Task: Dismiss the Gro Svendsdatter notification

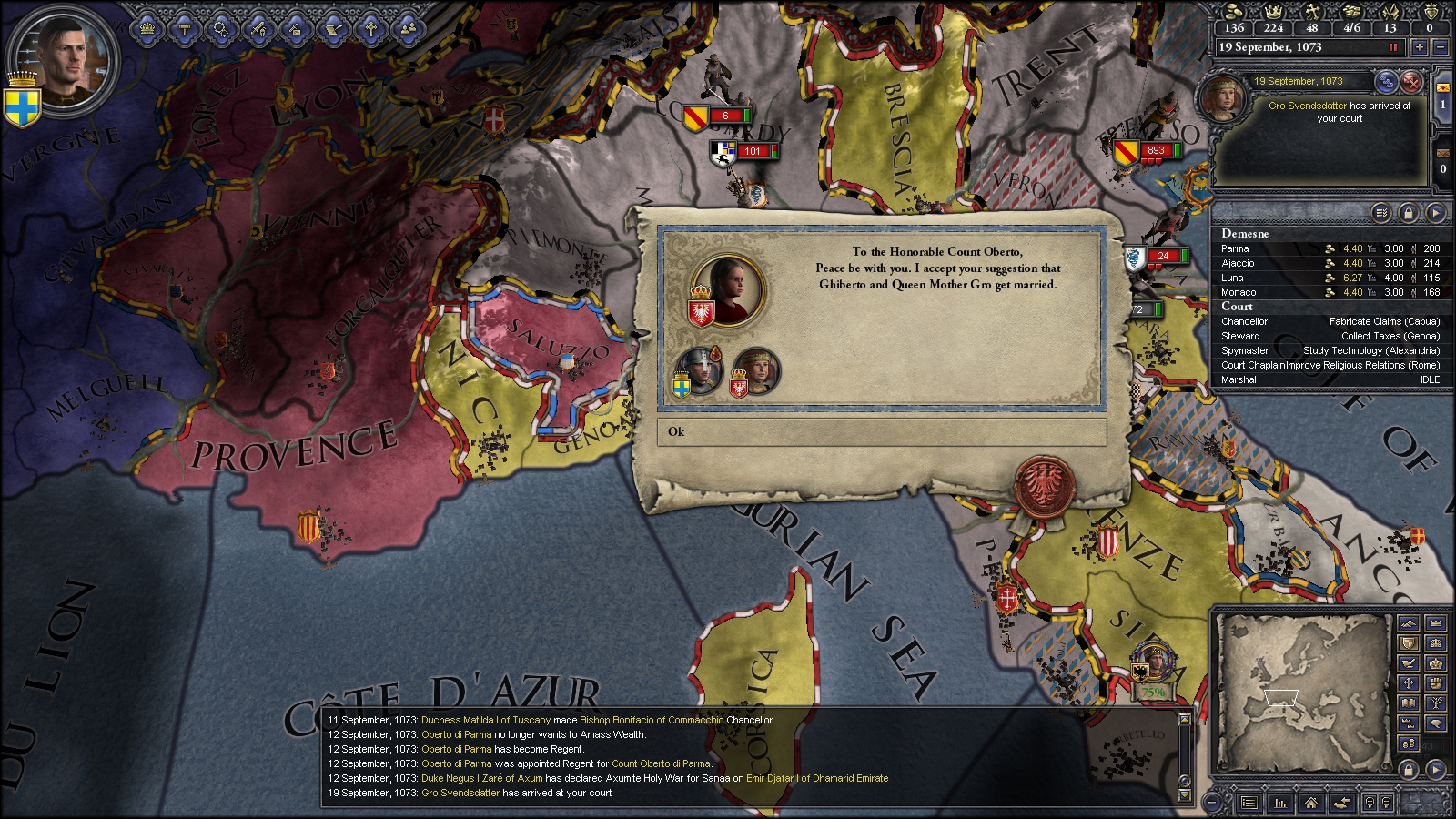Action: coord(1411,81)
